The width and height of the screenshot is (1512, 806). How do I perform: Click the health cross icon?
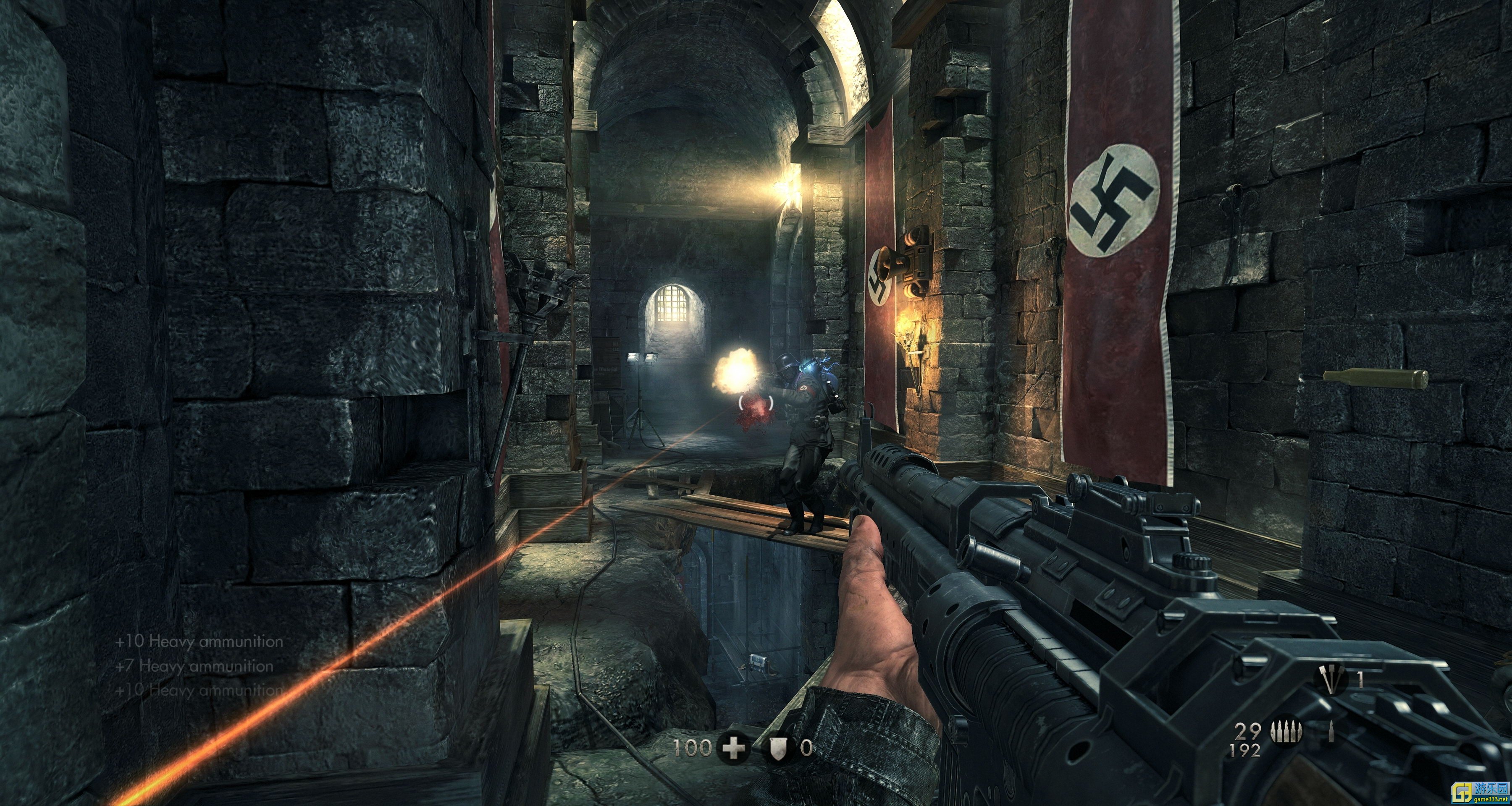coord(734,748)
